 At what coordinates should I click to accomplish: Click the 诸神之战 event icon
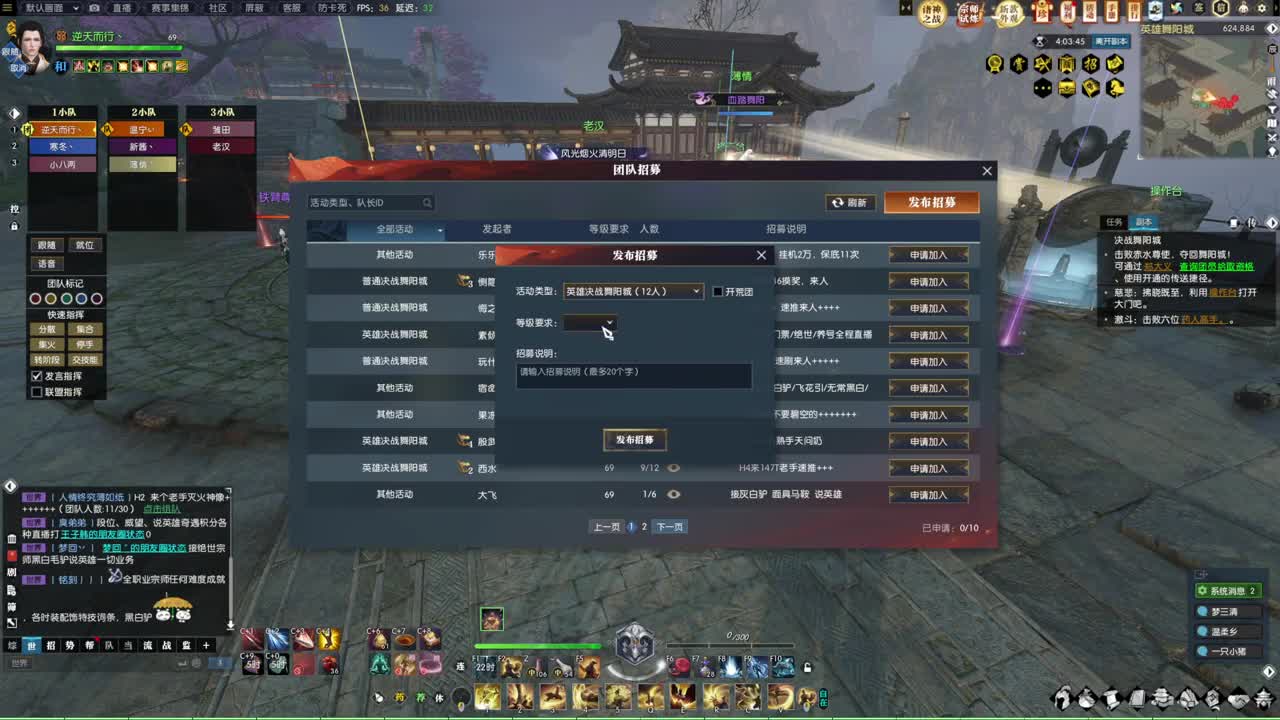pyautogui.click(x=931, y=13)
